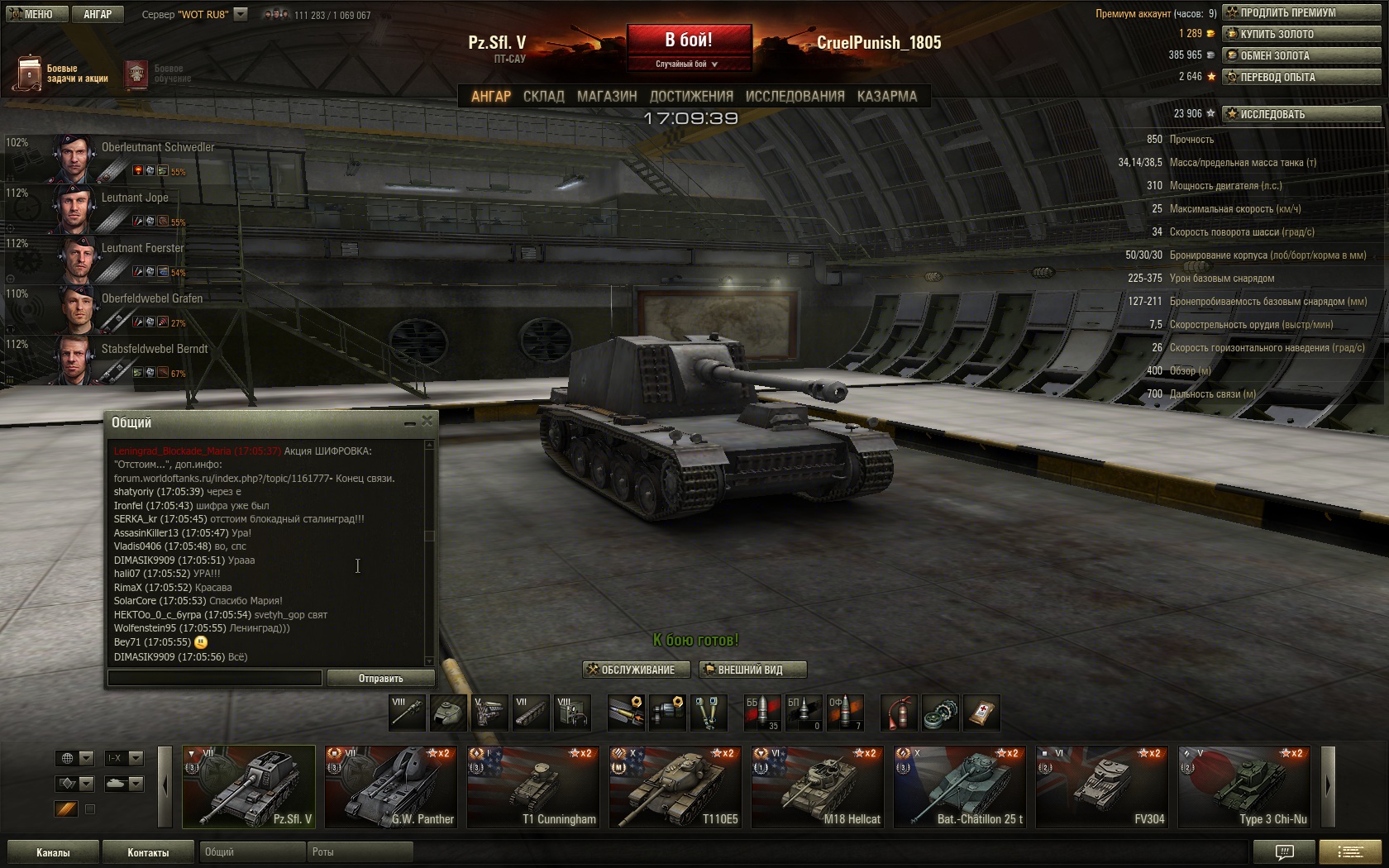Click the chat message input field
The width and height of the screenshot is (1389, 868).
(x=215, y=678)
